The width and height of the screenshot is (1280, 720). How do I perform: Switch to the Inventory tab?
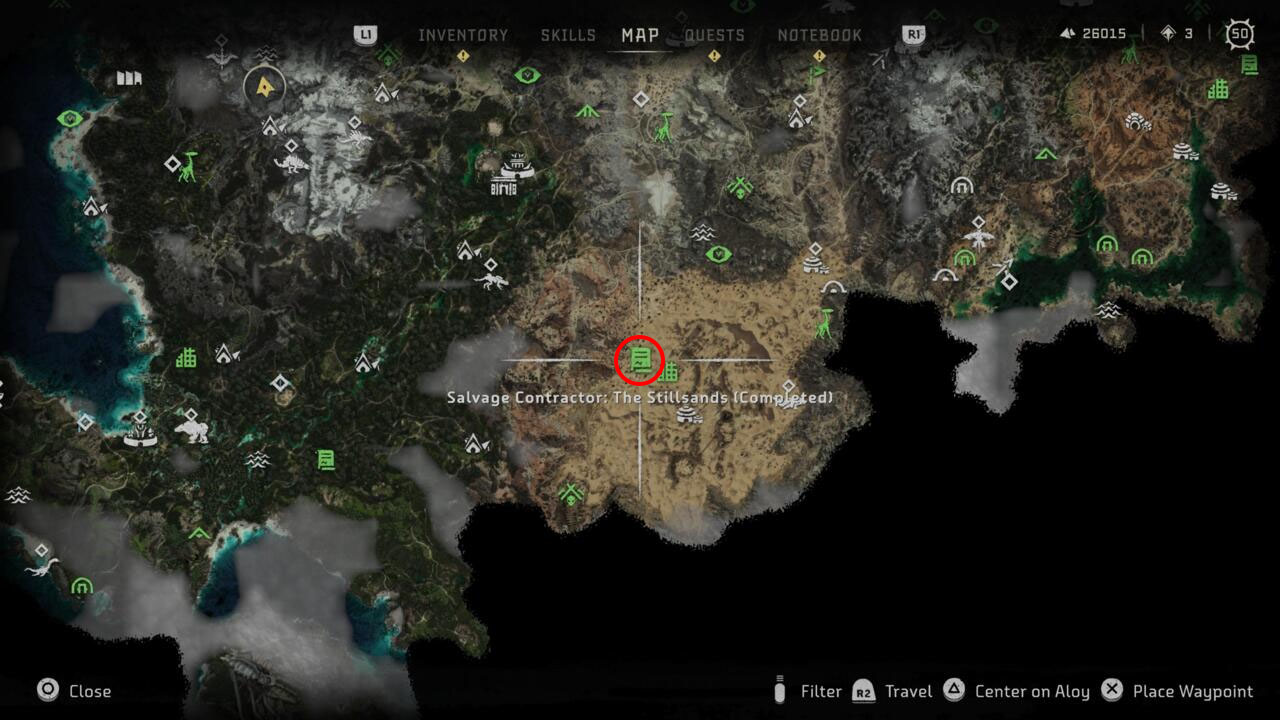[x=463, y=35]
